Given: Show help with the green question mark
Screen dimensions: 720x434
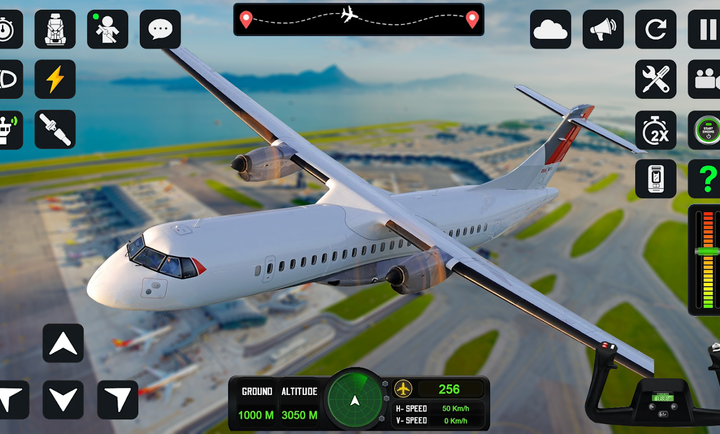Looking at the screenshot, I should click(x=706, y=179).
